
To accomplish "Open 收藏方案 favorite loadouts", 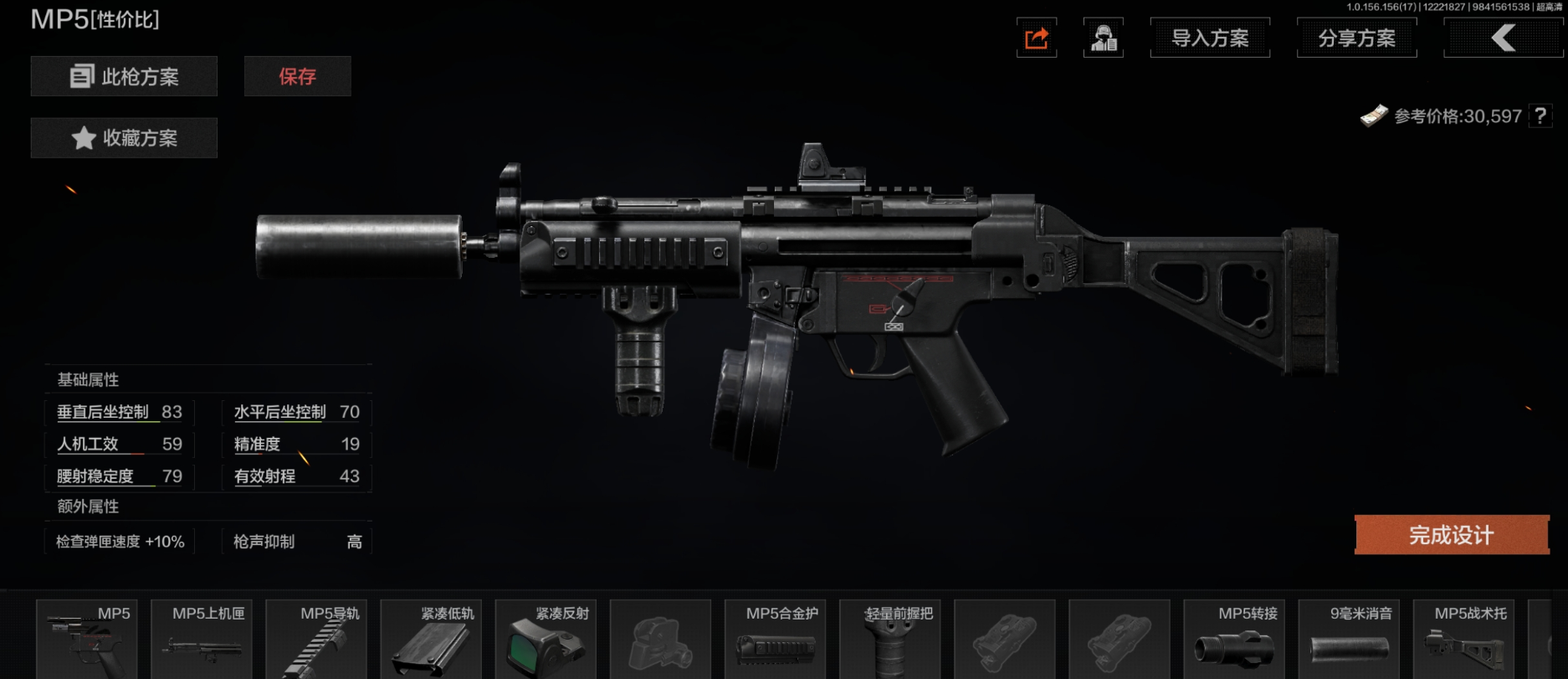I will (x=124, y=138).
